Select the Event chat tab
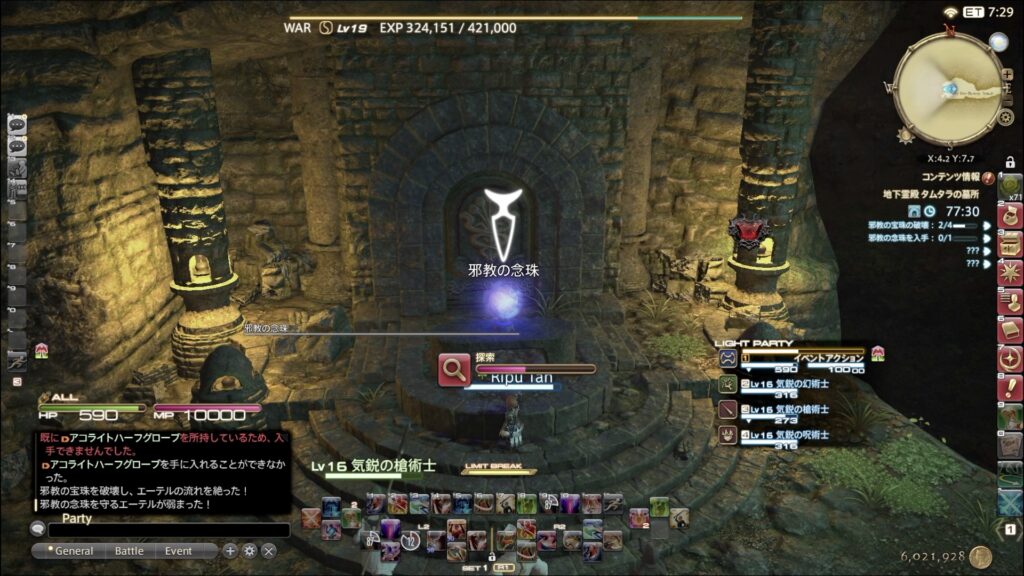The height and width of the screenshot is (576, 1024). click(x=179, y=551)
